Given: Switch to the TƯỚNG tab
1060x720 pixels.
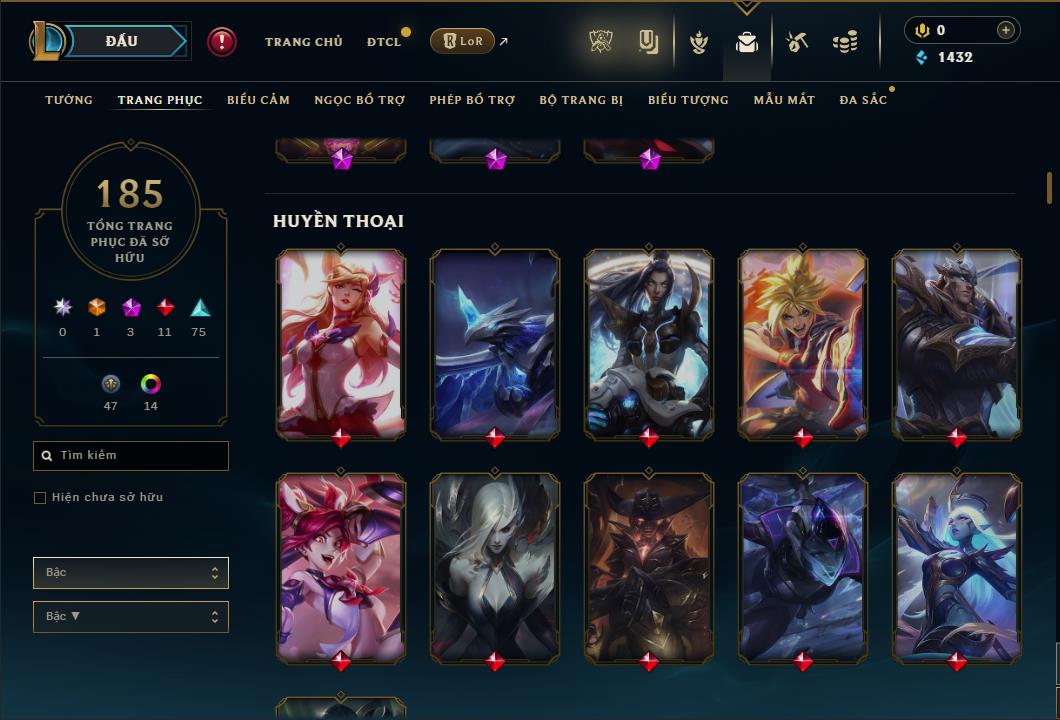Looking at the screenshot, I should click(x=69, y=100).
